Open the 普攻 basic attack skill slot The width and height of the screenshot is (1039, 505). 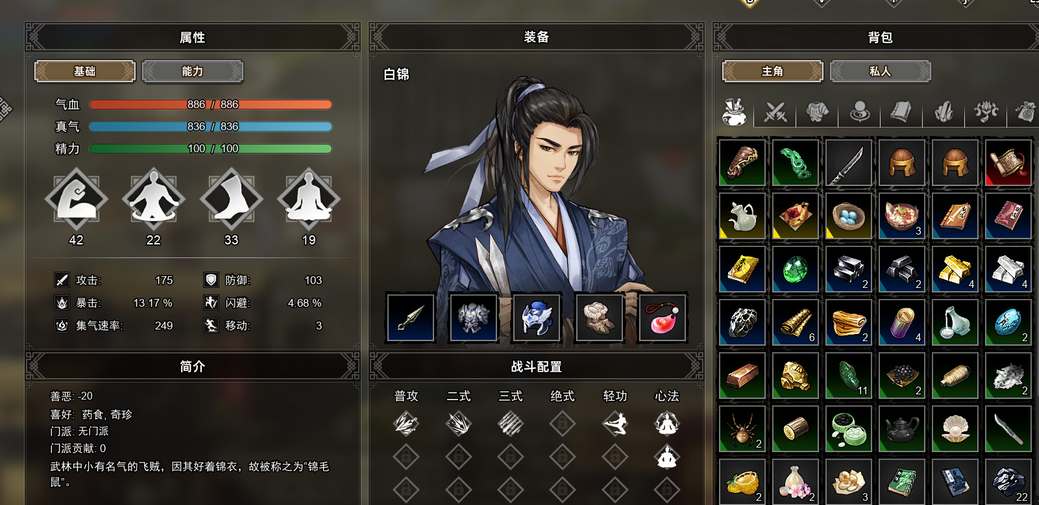coord(406,424)
